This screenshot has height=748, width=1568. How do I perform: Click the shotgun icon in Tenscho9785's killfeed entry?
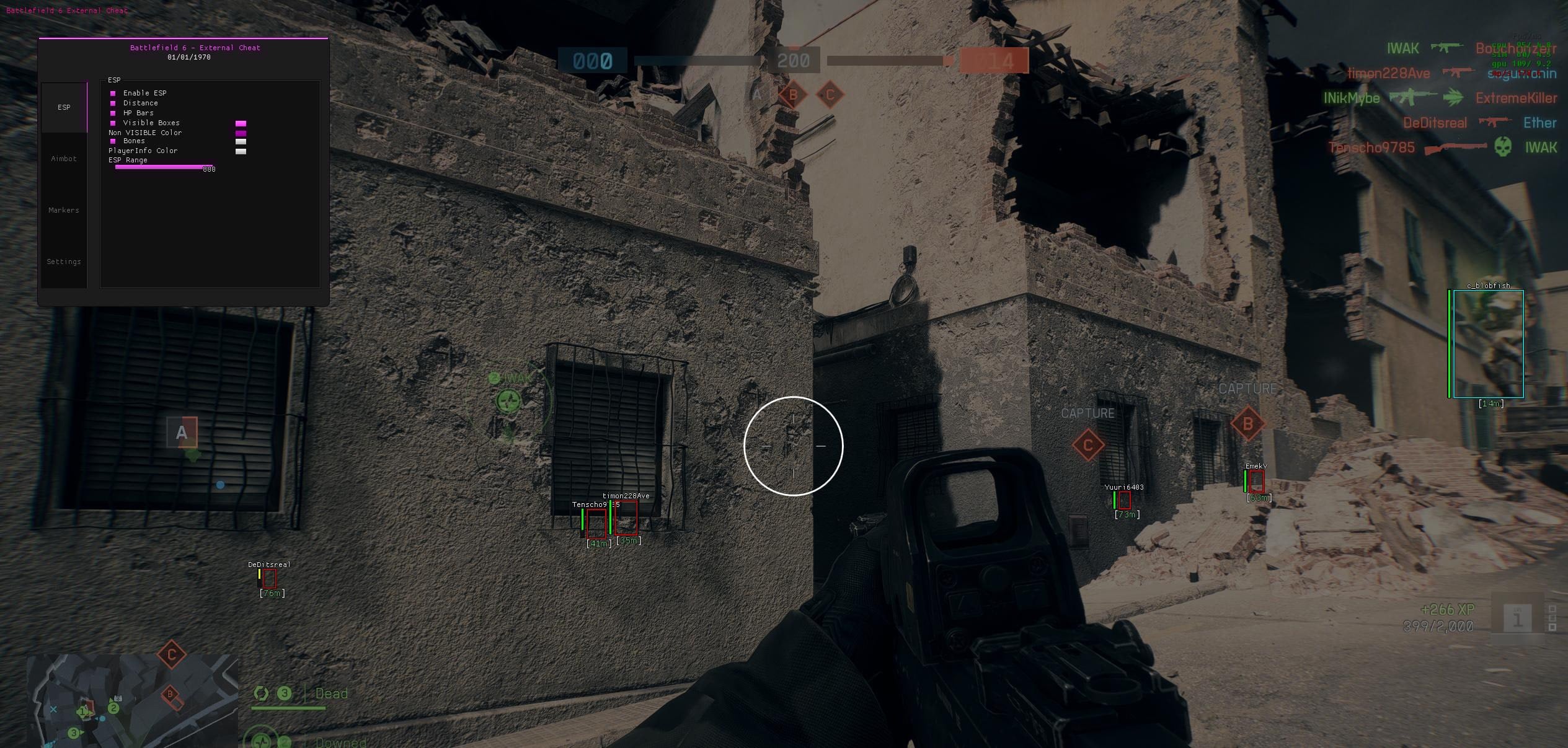(x=1453, y=148)
